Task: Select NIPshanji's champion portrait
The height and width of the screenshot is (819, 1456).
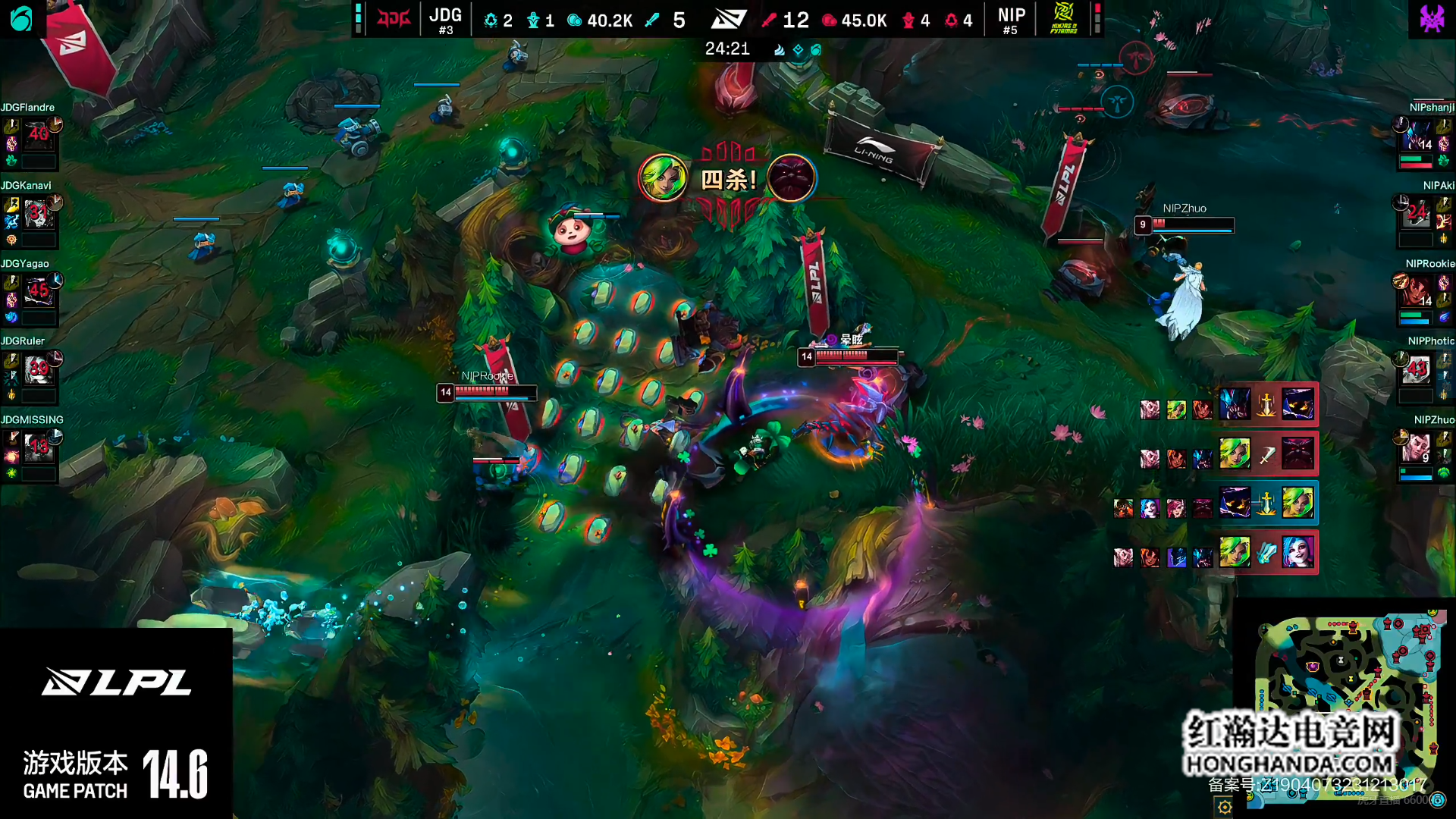Action: tap(1417, 135)
